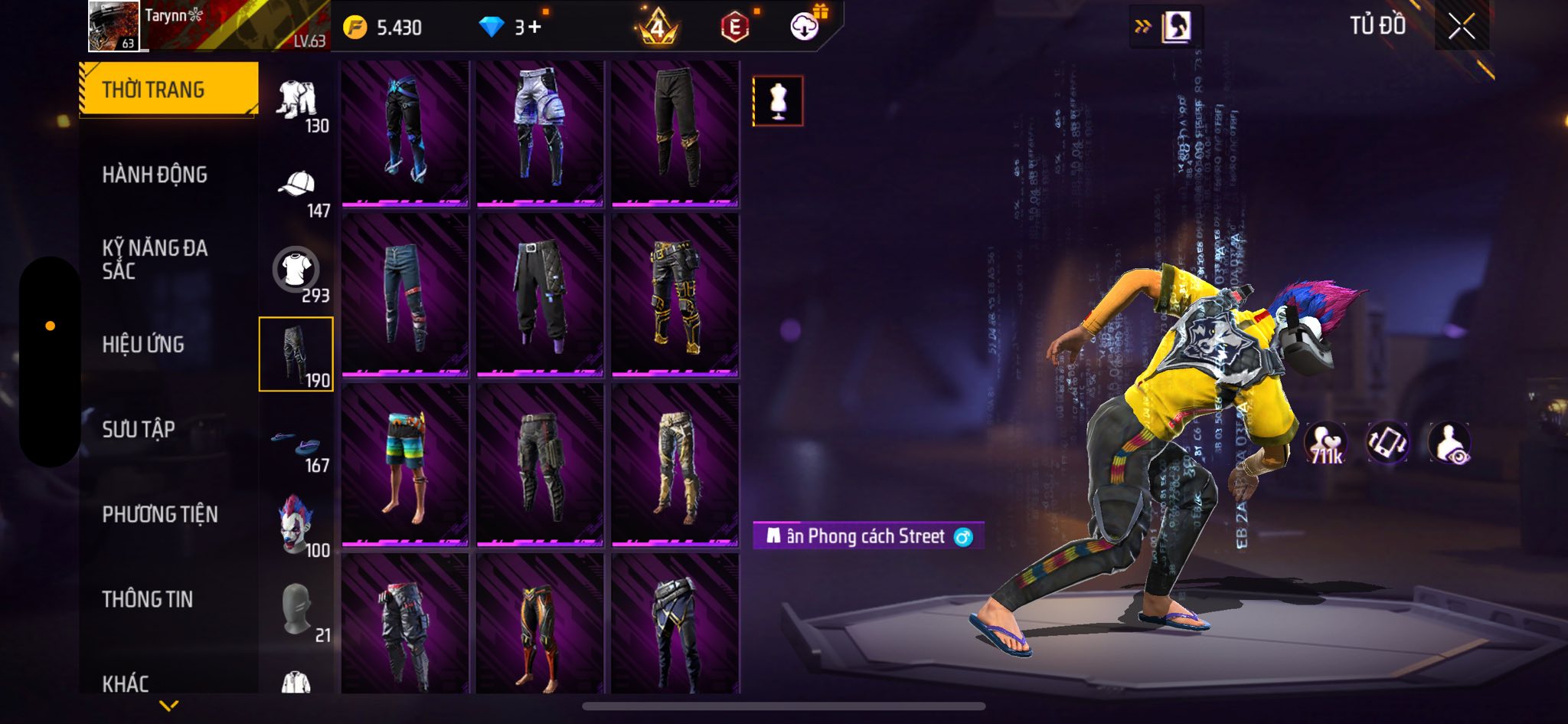Pick the colorful striped board shorts
Viewport: 1568px width, 724px height.
pos(405,464)
